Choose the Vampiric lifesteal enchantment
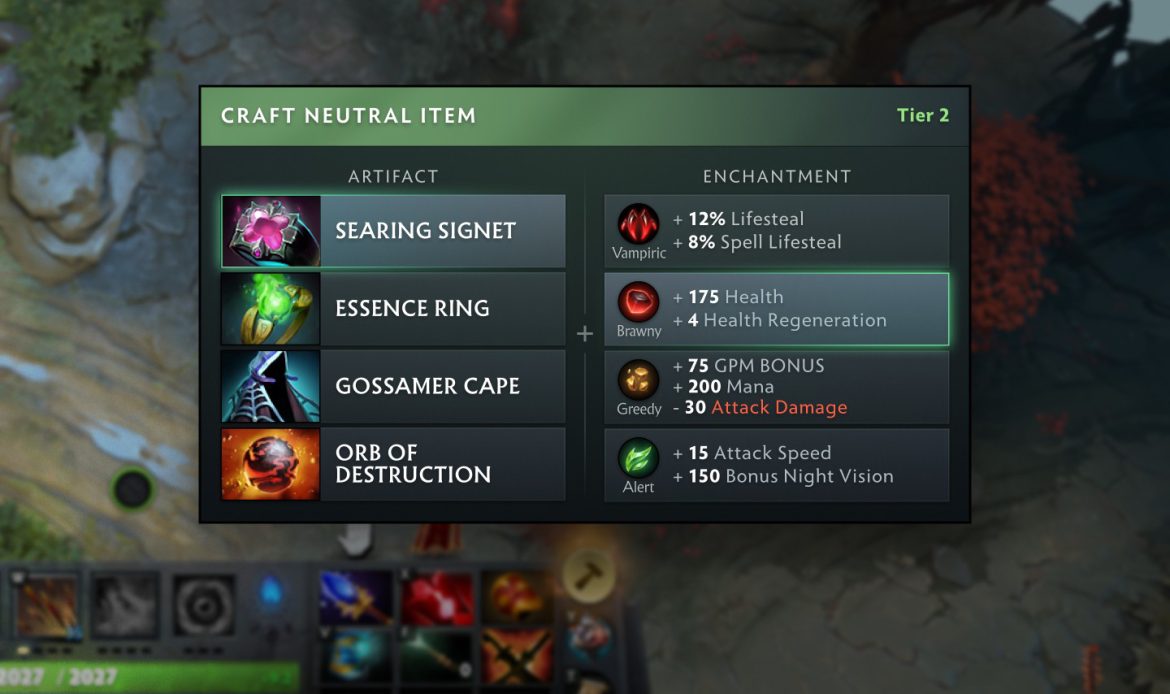 [776, 231]
